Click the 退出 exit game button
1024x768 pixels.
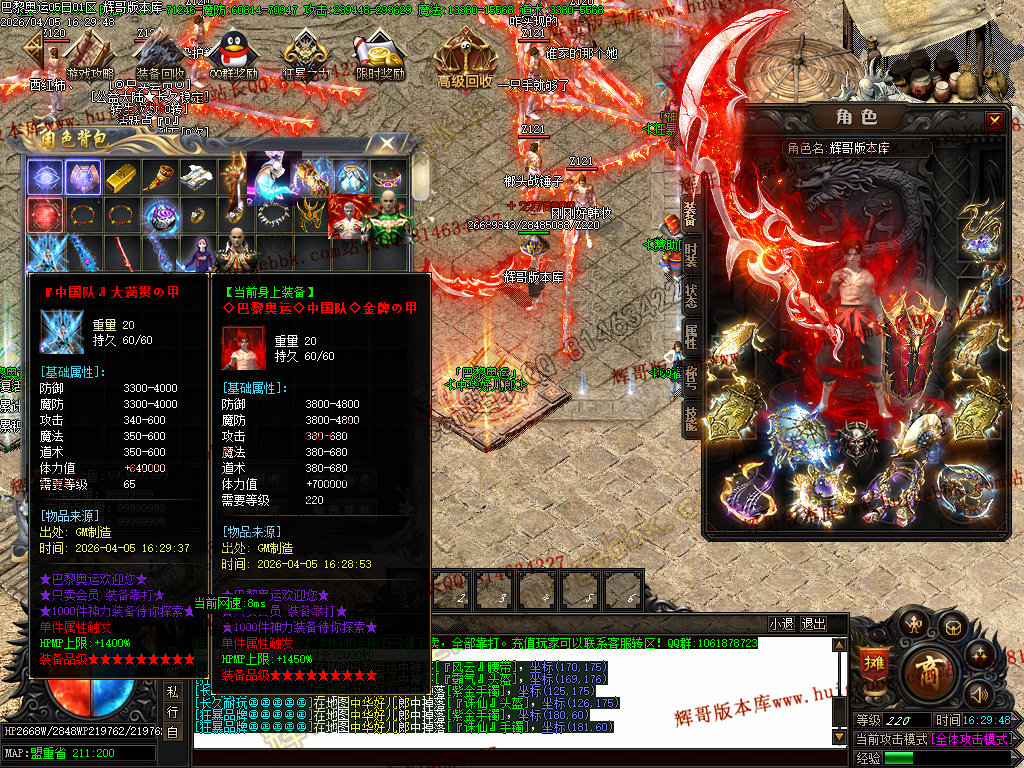point(814,624)
